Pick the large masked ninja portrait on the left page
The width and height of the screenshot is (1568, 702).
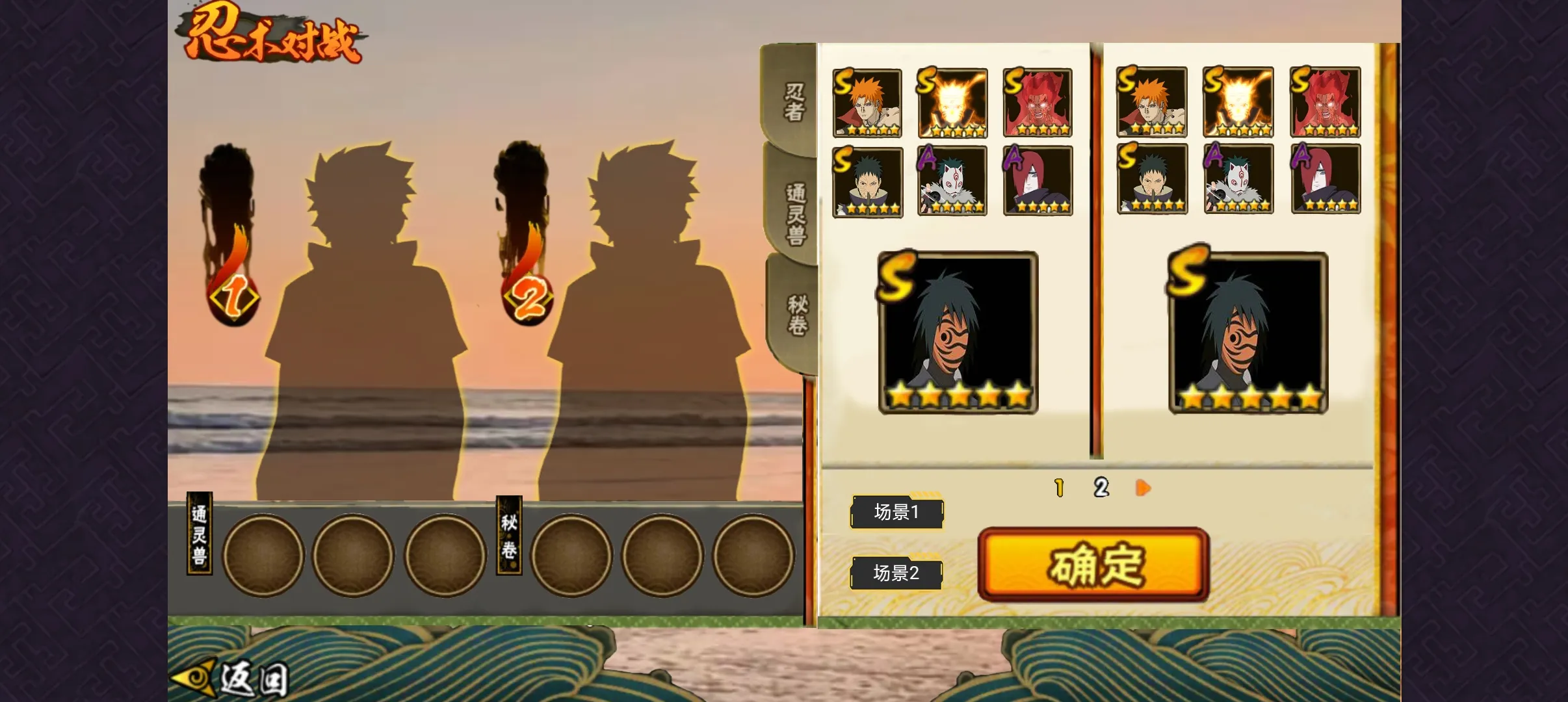[x=958, y=333]
